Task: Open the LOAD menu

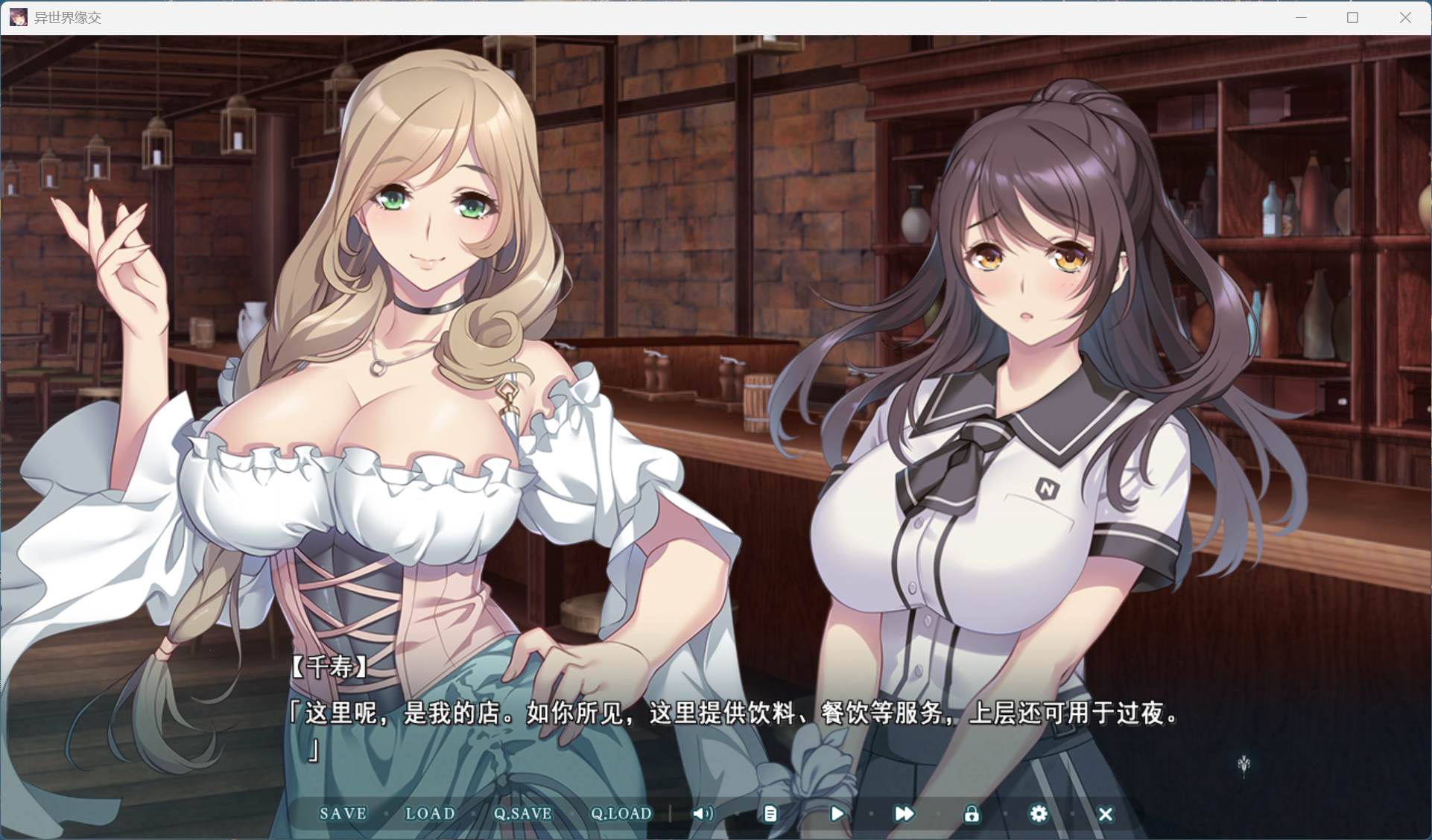Action: pos(430,814)
